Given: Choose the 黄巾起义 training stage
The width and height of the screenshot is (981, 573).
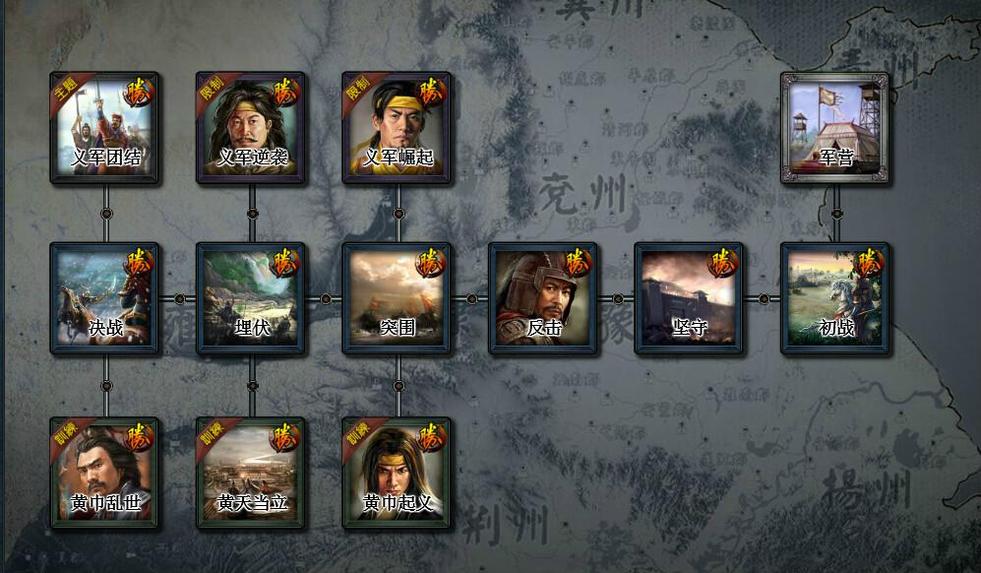Looking at the screenshot, I should (397, 473).
